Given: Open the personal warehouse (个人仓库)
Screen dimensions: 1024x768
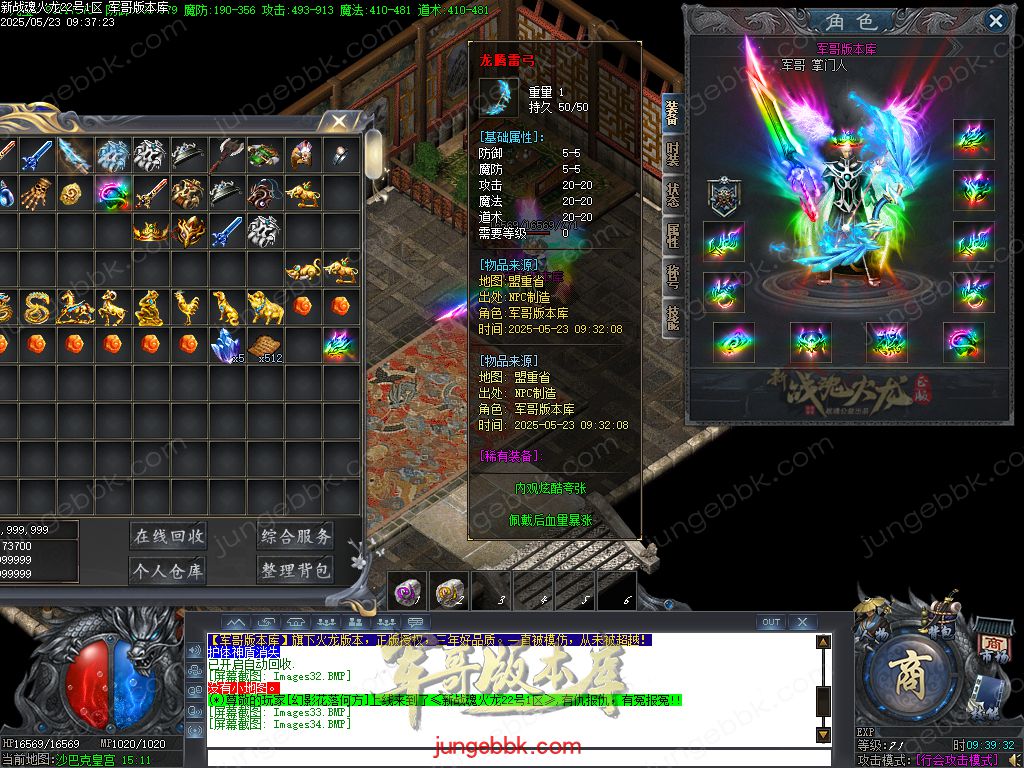Looking at the screenshot, I should 168,571.
